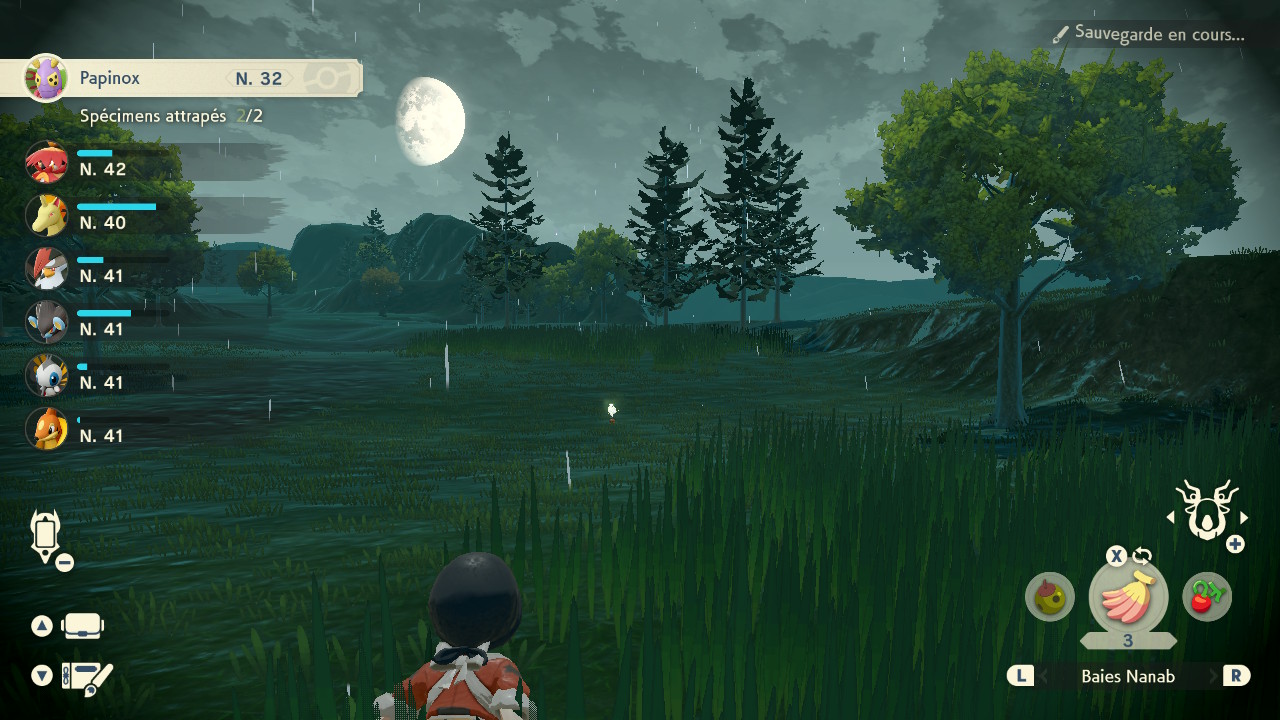This screenshot has height=720, width=1280.
Task: Choose the yellow Rapidash party member
Action: point(46,215)
